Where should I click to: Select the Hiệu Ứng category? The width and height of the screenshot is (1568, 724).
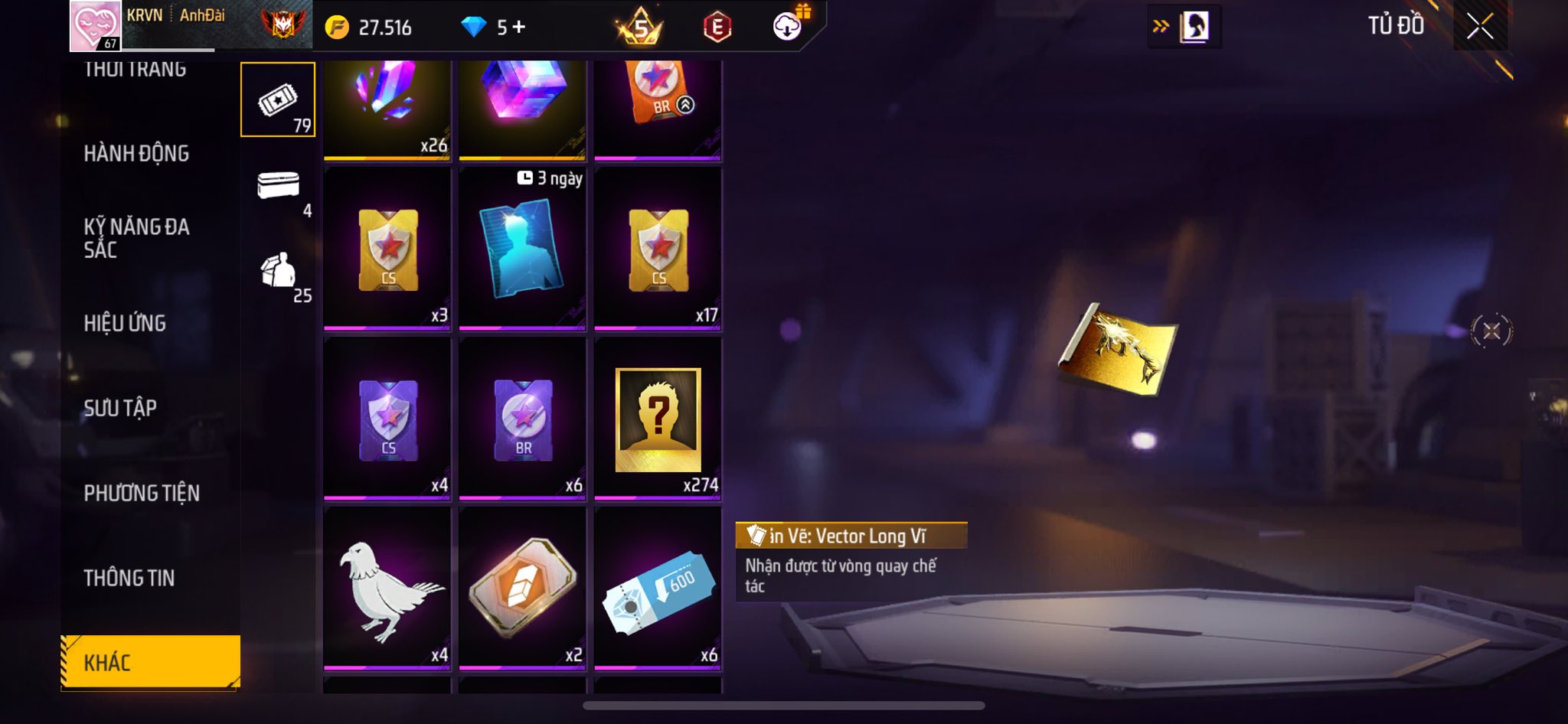tap(125, 324)
